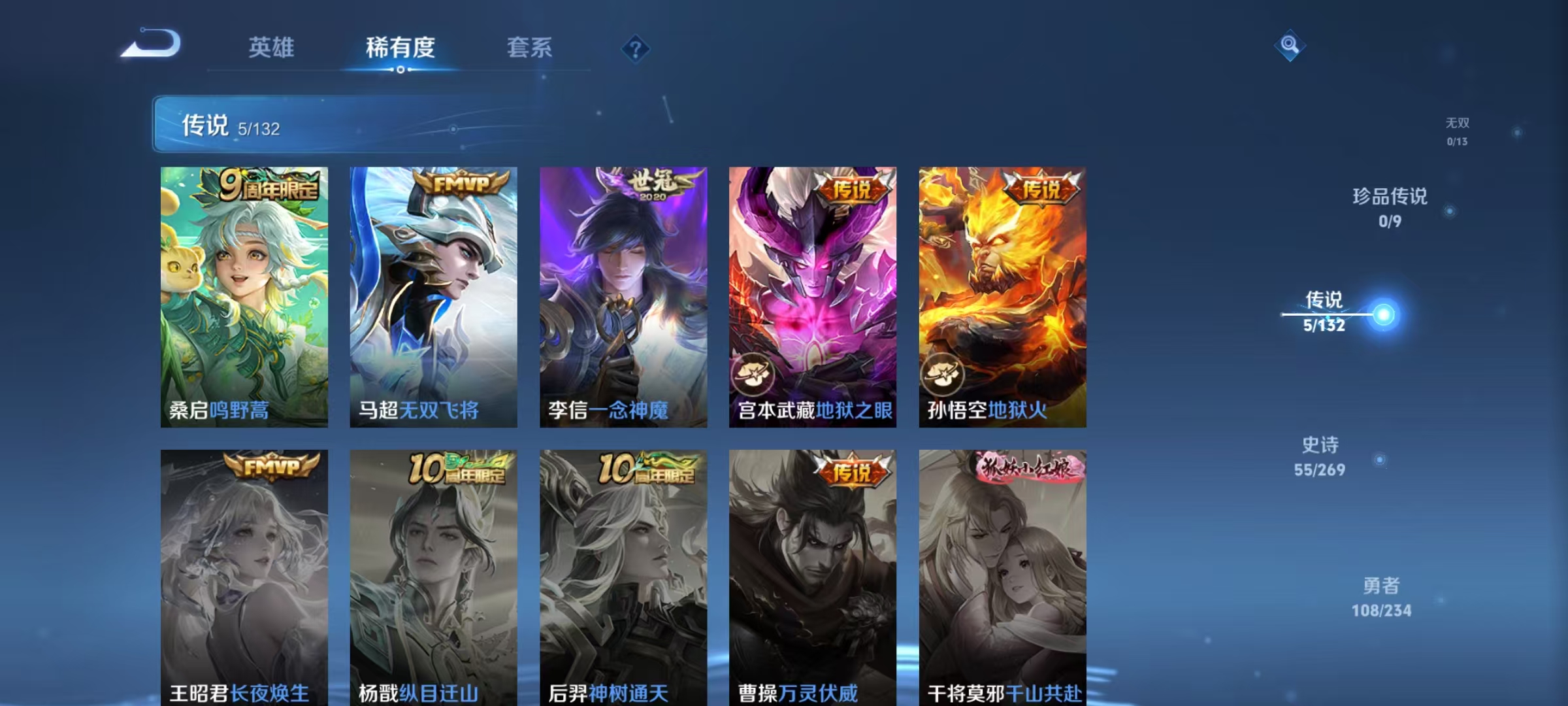
Task: Switch to the 套系 tab
Action: [x=530, y=47]
